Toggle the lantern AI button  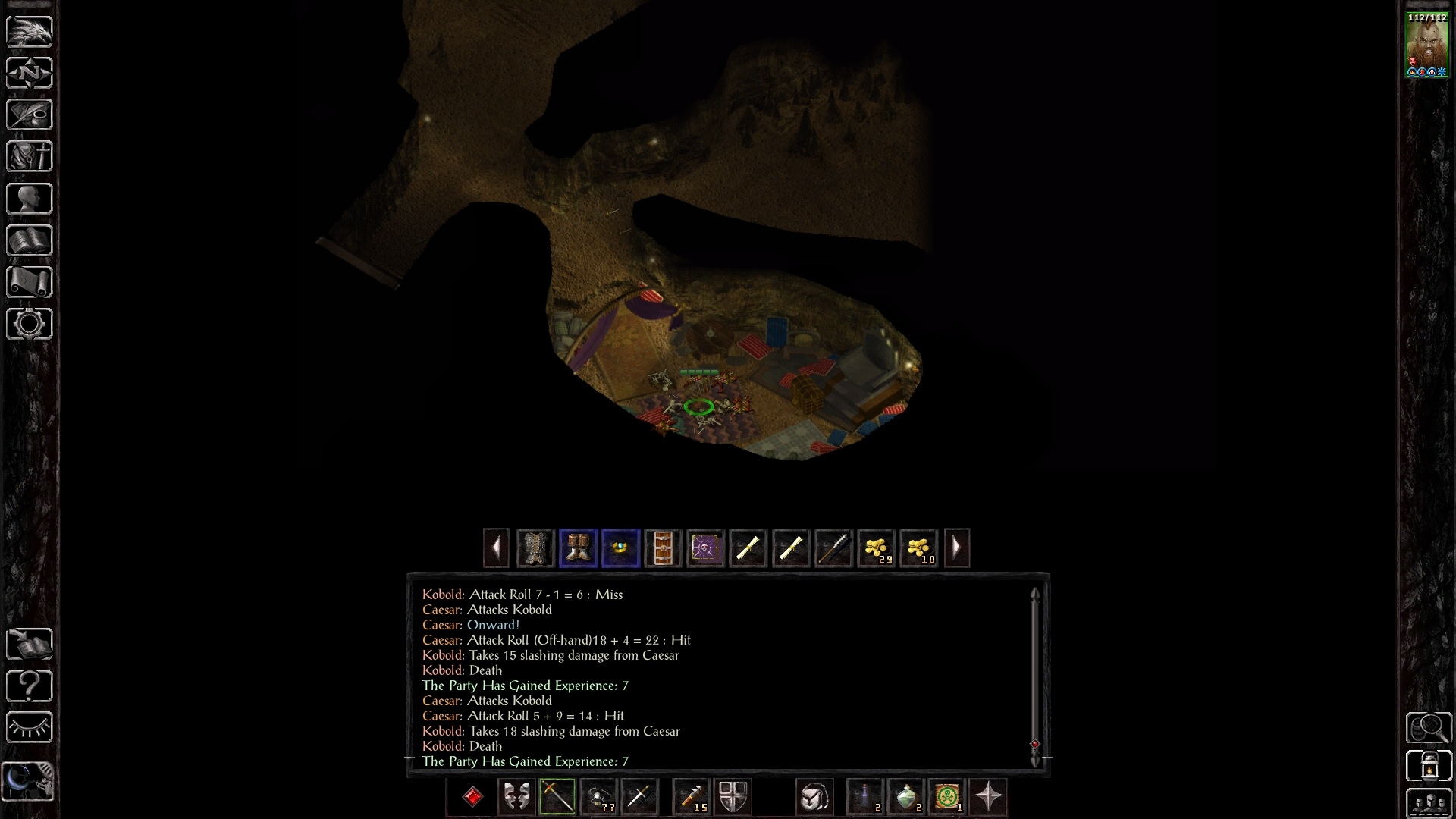point(1429,765)
